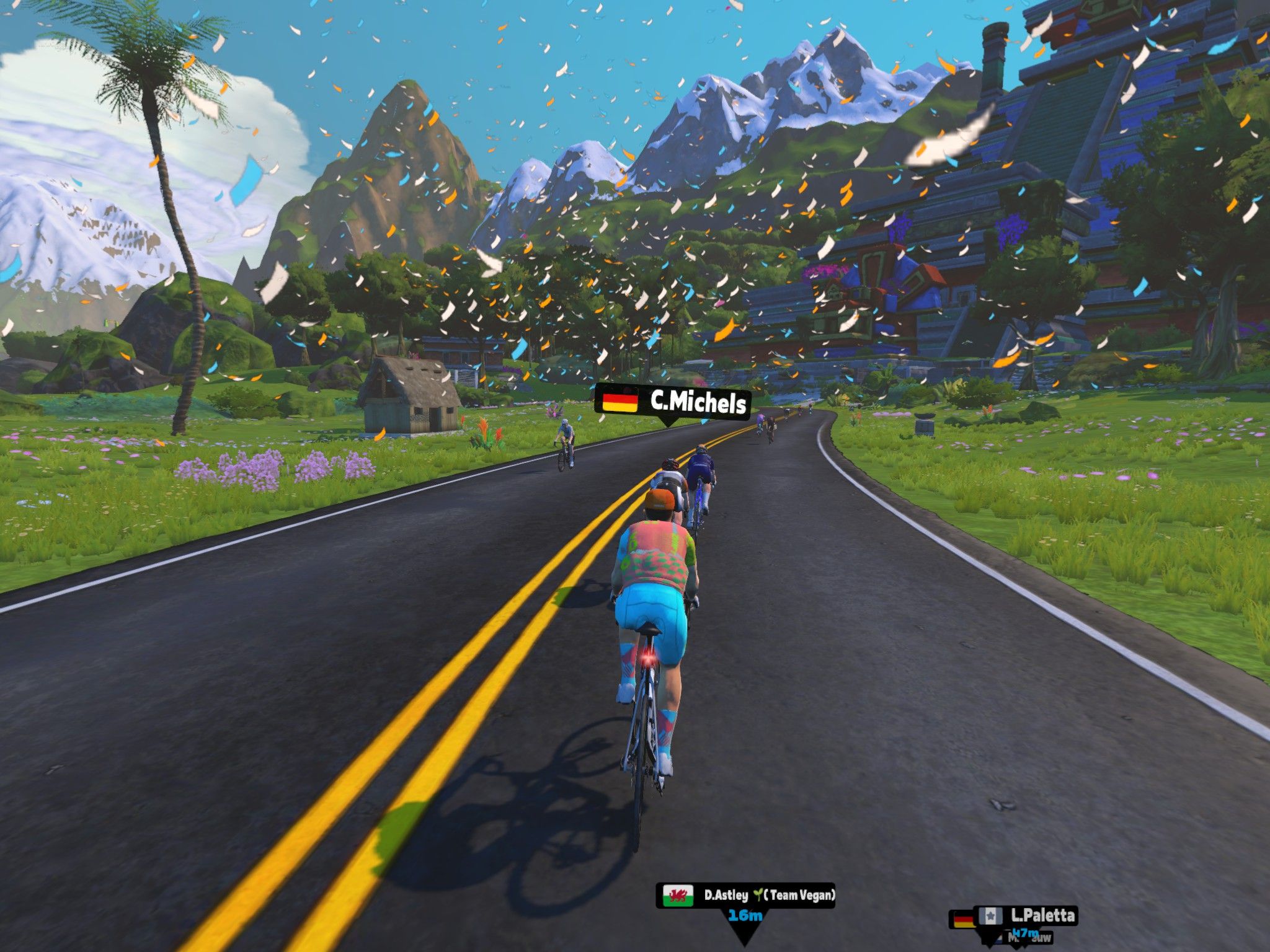The height and width of the screenshot is (952, 1270).
Task: Select the C.Michels rider name tag
Action: pyautogui.click(x=673, y=402)
